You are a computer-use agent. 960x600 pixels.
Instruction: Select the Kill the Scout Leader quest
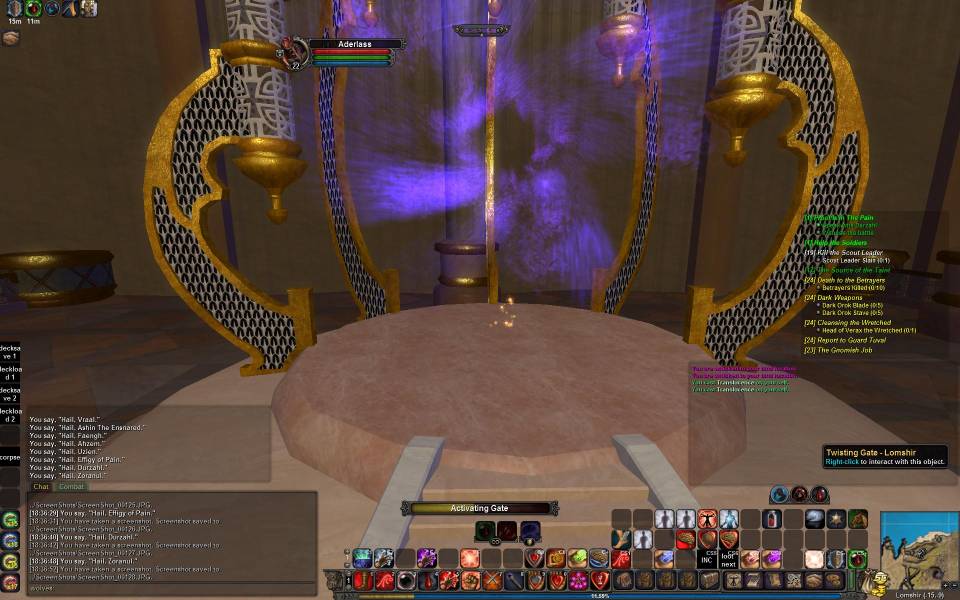[850, 253]
